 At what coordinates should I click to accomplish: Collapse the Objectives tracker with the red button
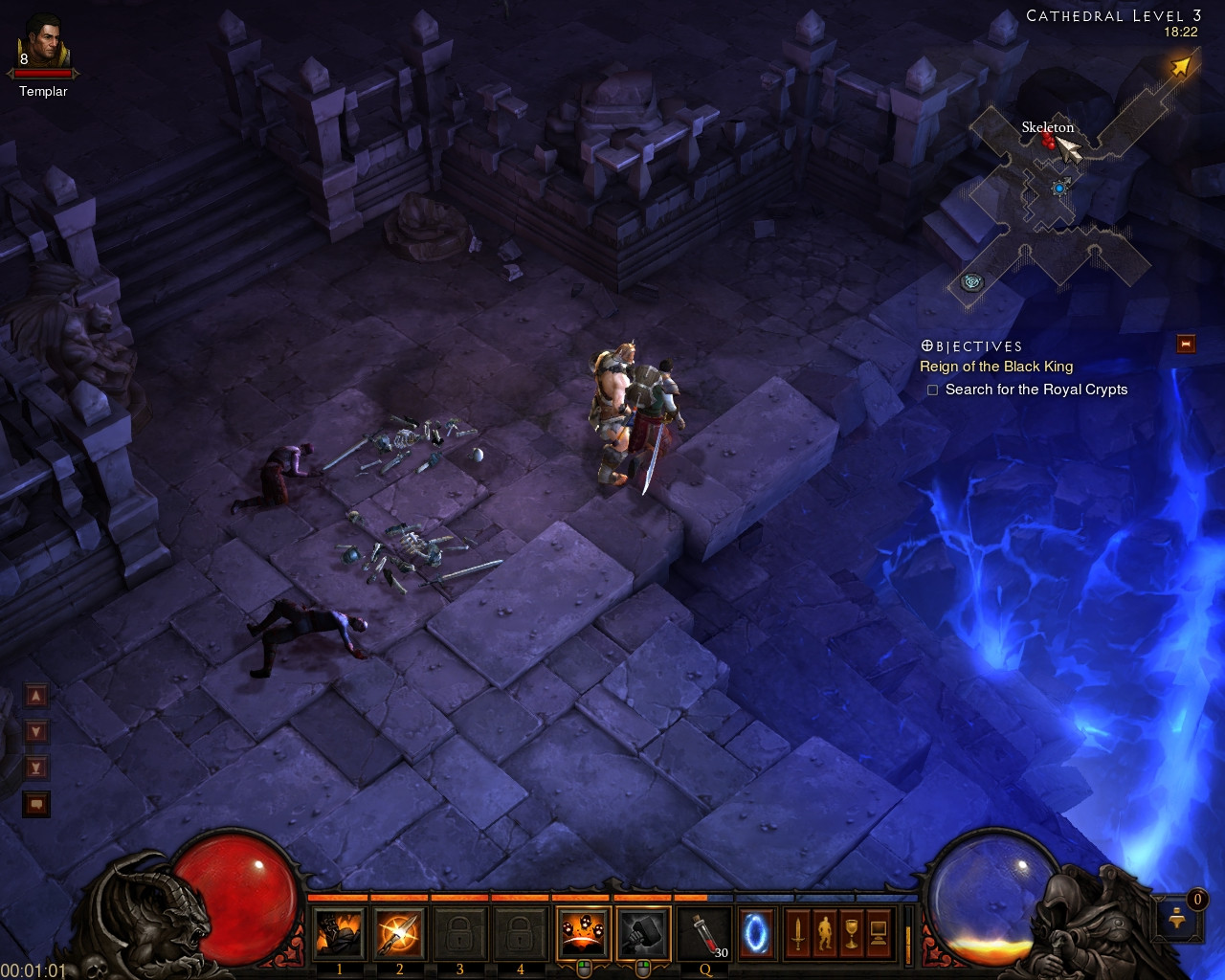coord(1186,345)
